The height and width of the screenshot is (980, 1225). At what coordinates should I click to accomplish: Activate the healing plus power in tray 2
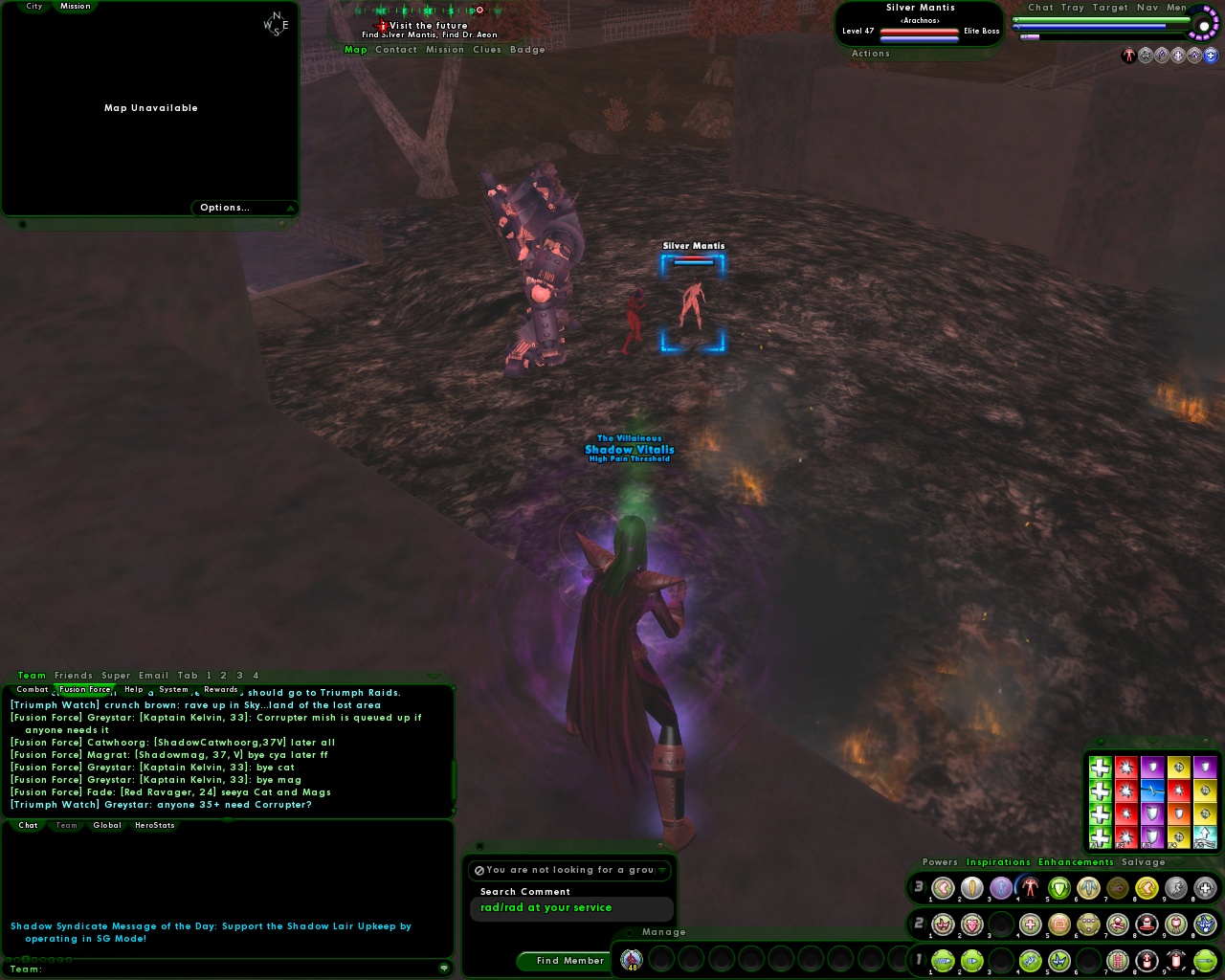coord(1030,925)
